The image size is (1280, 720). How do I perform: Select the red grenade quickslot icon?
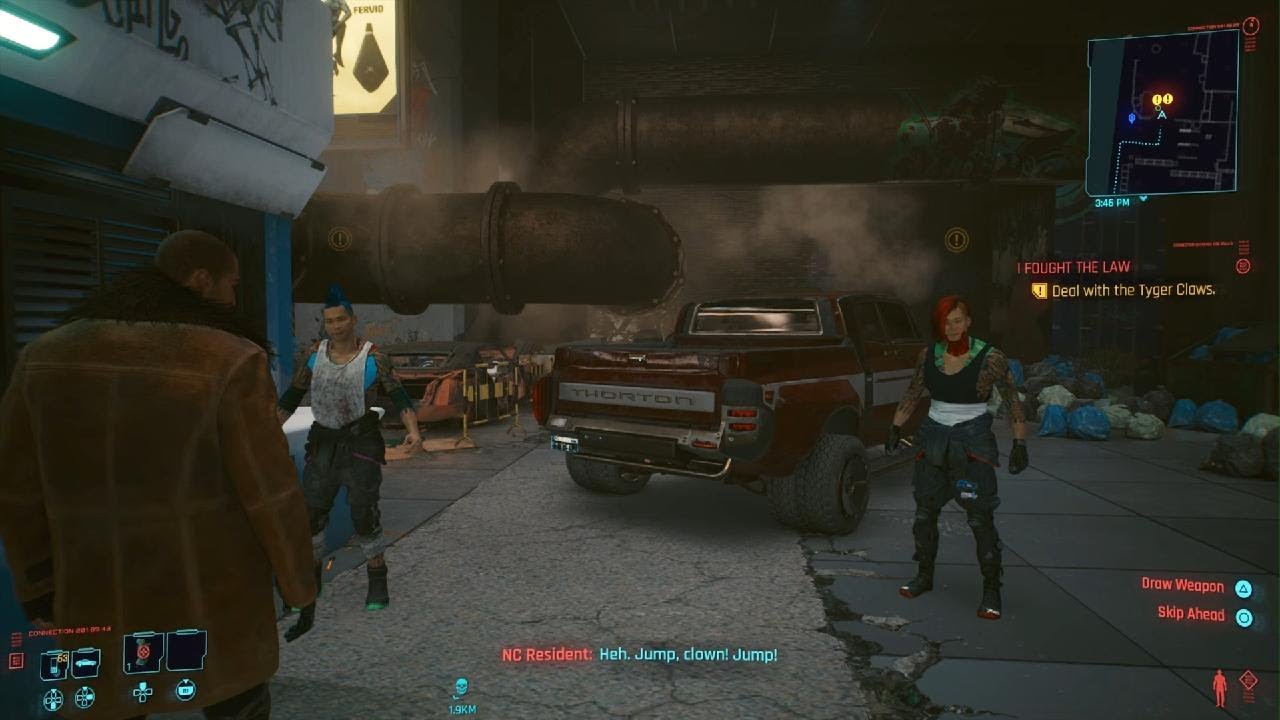[143, 652]
